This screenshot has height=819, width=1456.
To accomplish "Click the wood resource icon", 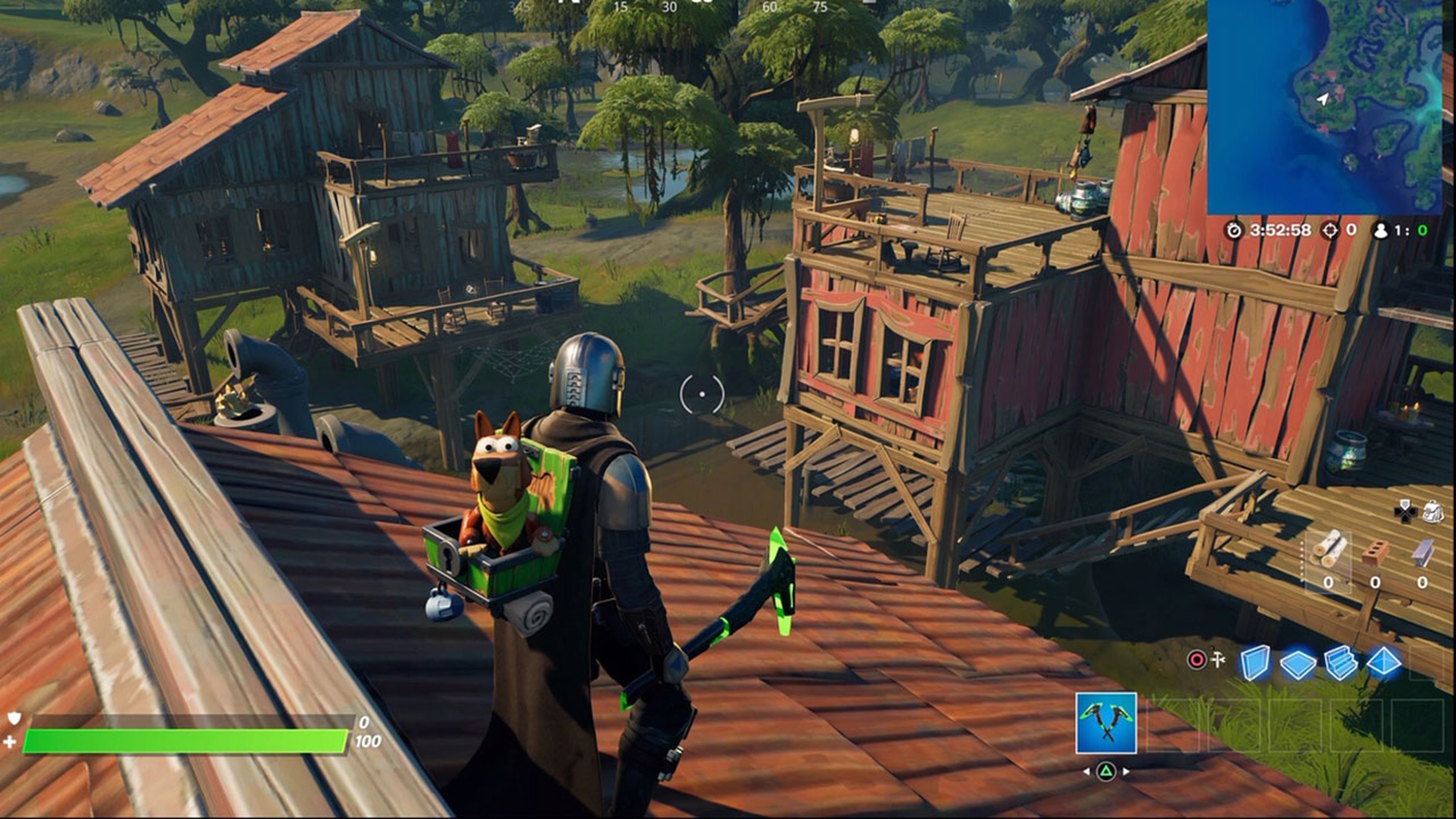I will [1330, 552].
